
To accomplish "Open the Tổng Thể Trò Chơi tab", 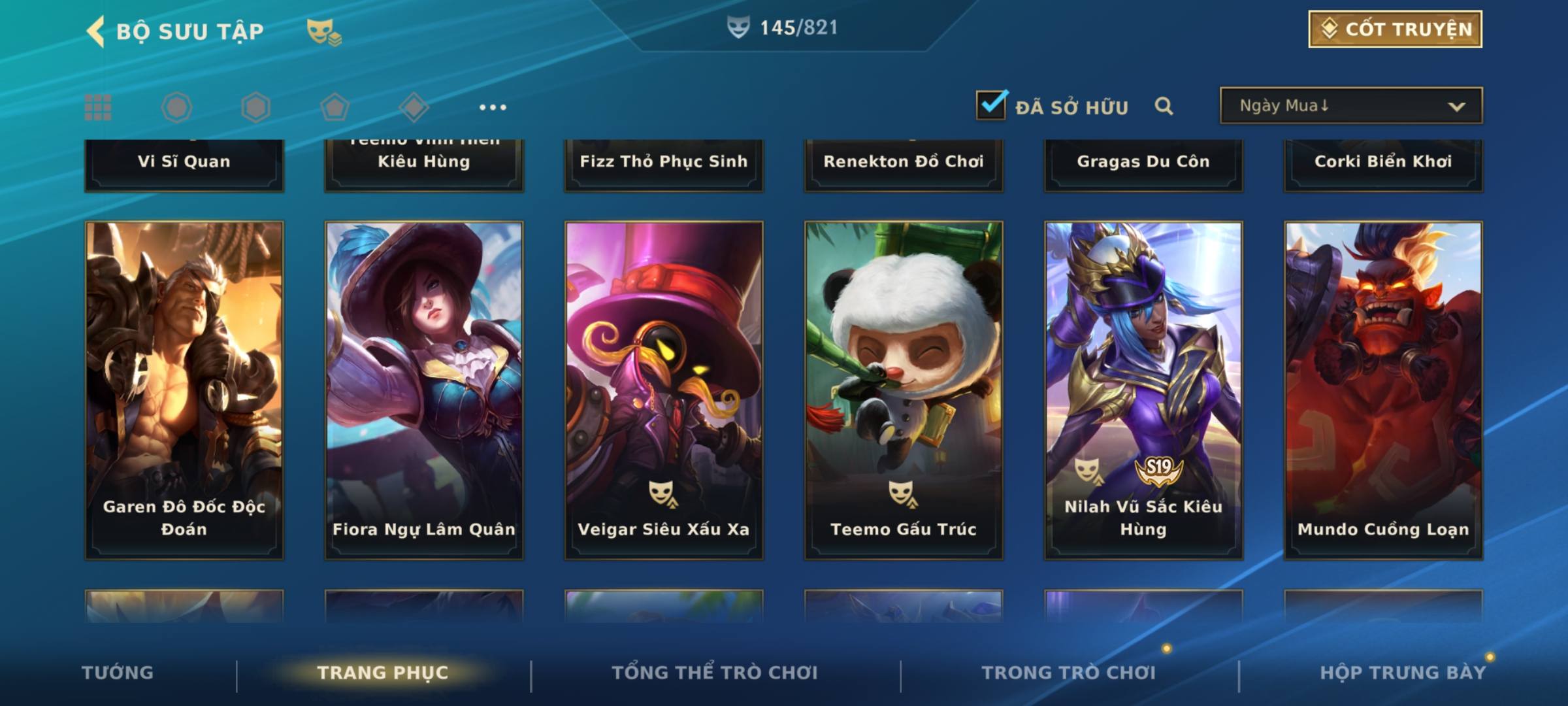I will pos(715,673).
